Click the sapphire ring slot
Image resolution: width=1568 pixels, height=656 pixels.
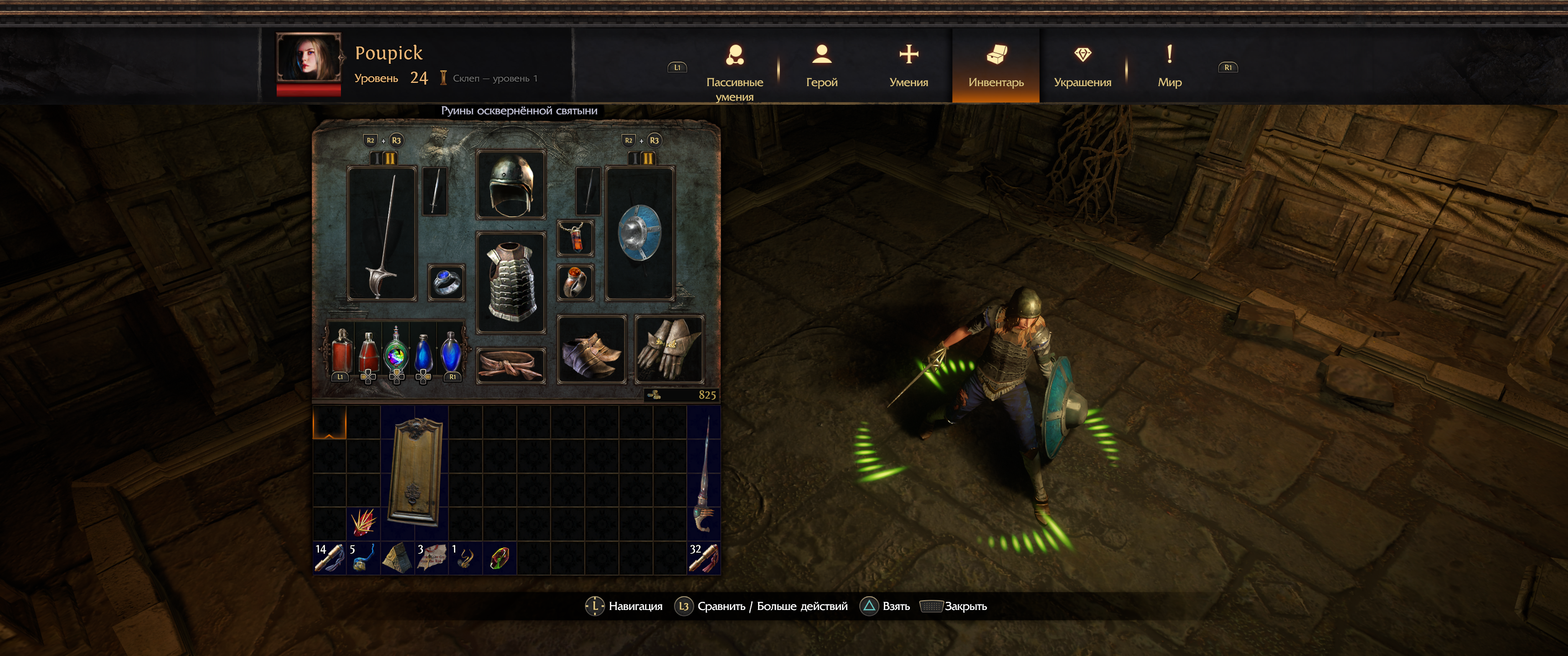[446, 282]
